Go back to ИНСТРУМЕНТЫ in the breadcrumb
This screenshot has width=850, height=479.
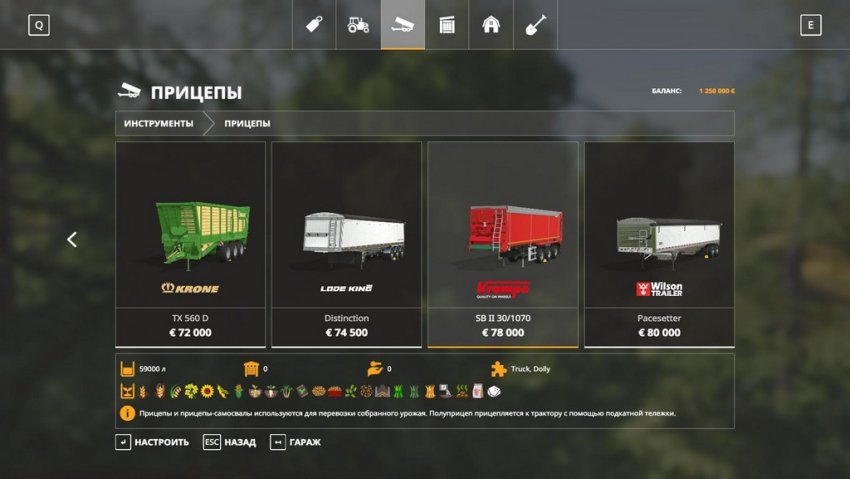(159, 124)
